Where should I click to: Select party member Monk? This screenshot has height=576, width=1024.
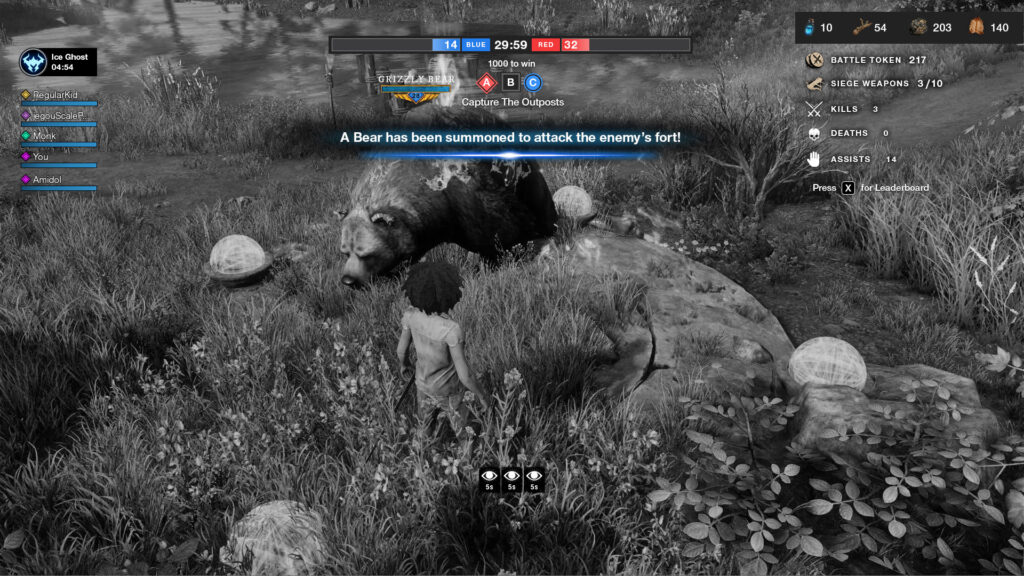pos(45,136)
